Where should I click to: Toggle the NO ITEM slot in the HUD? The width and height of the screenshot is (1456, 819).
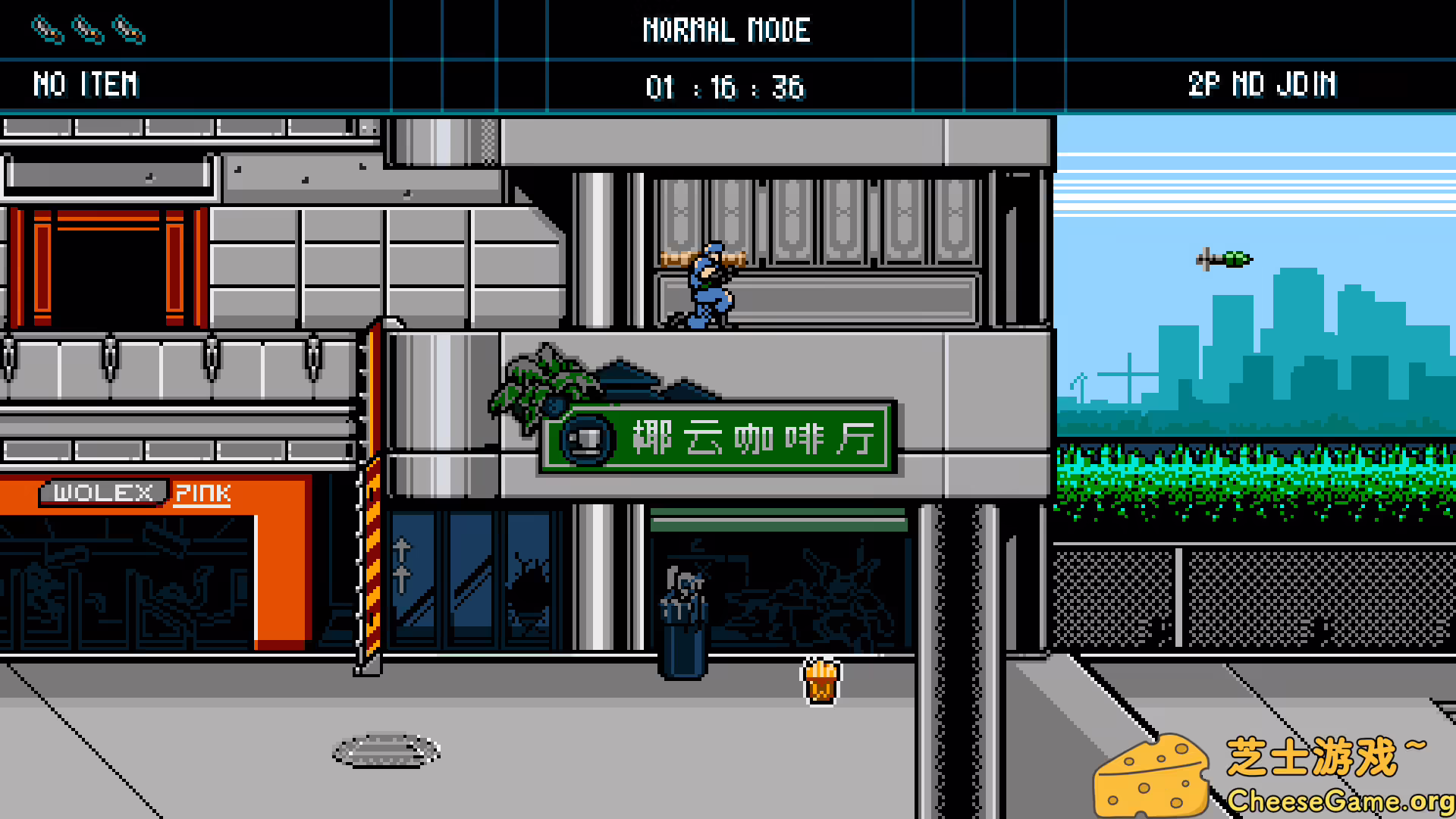[86, 83]
